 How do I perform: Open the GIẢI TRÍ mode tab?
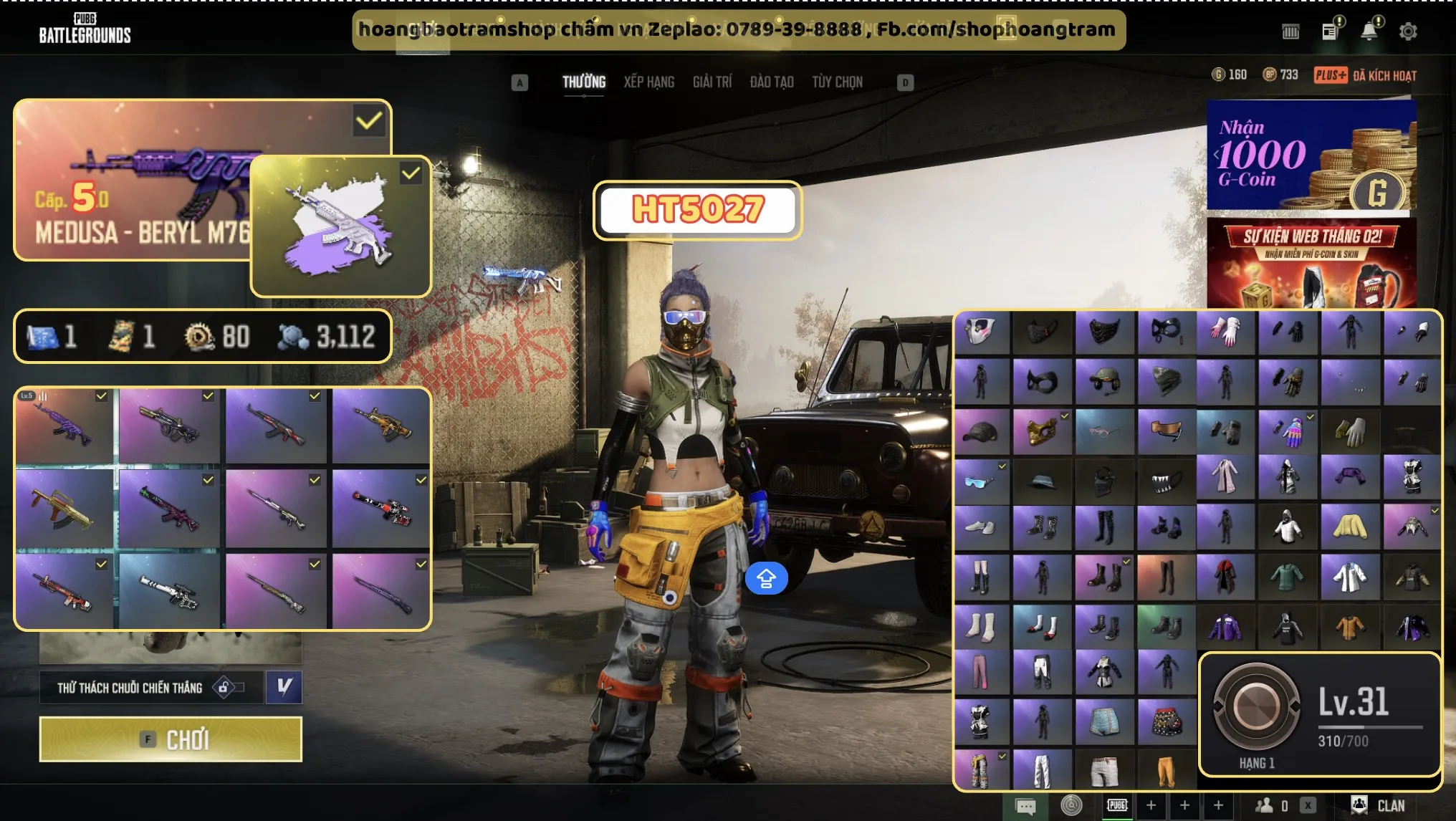[x=712, y=82]
